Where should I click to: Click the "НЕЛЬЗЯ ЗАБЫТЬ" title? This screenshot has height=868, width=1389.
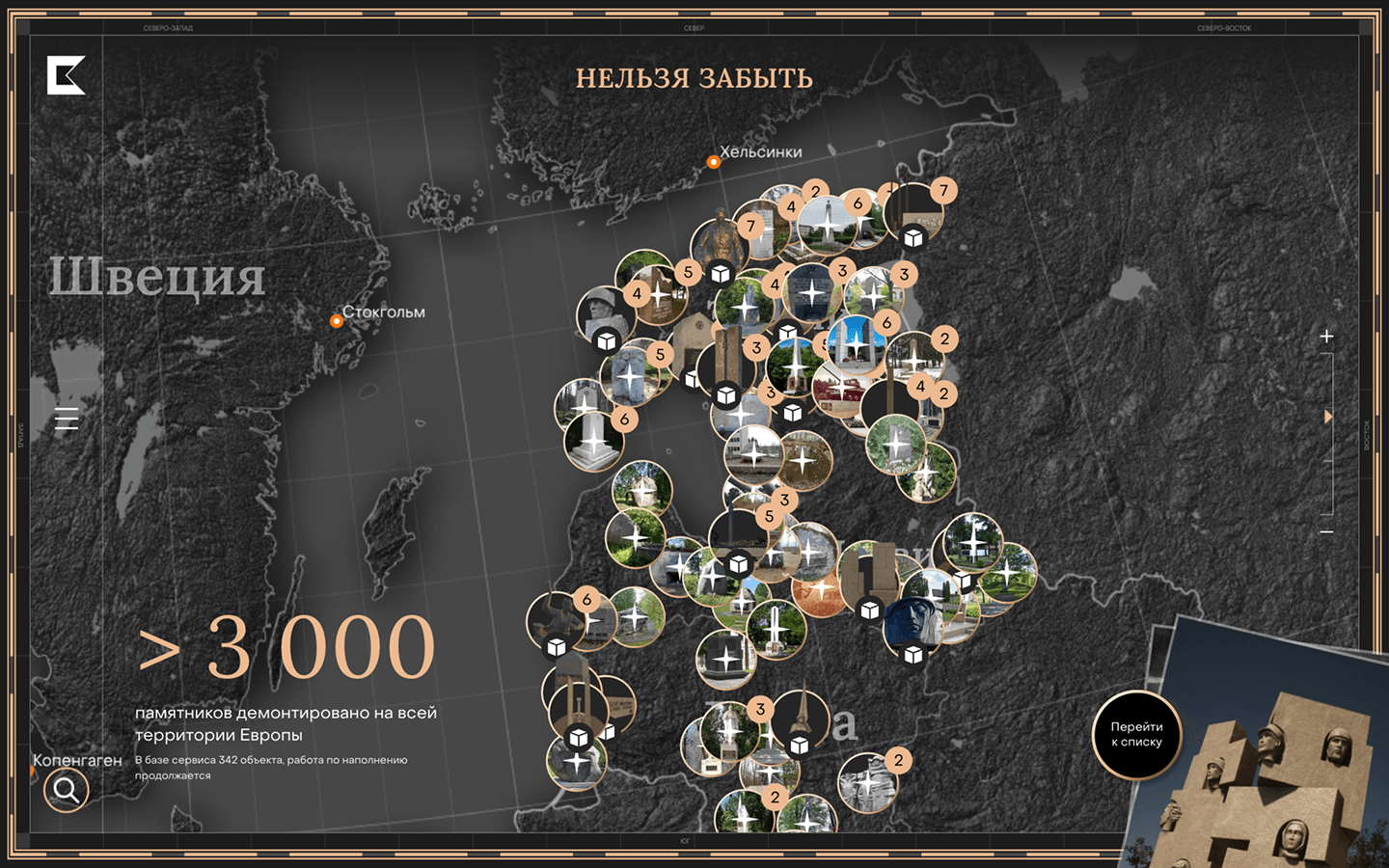pos(694,79)
